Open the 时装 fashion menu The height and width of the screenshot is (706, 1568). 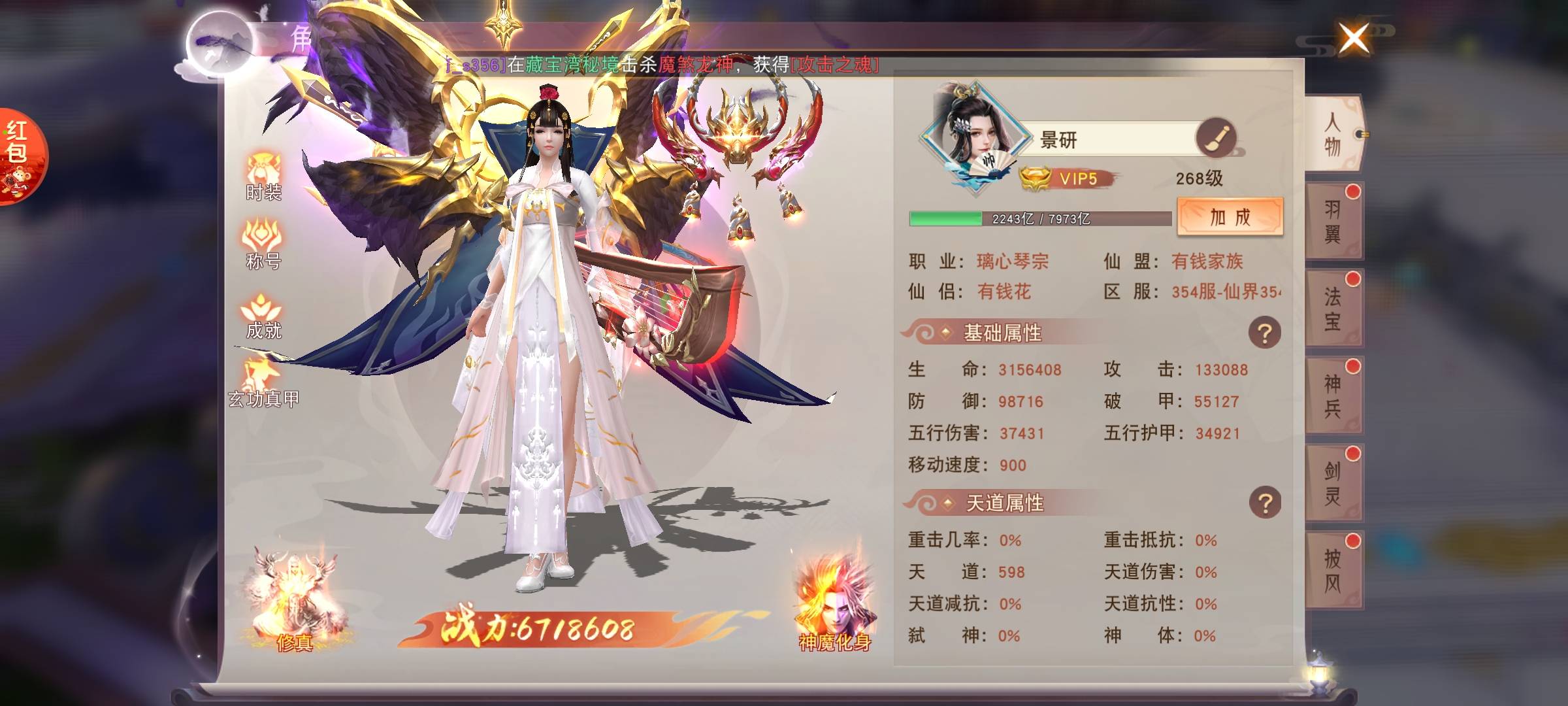pyautogui.click(x=263, y=176)
